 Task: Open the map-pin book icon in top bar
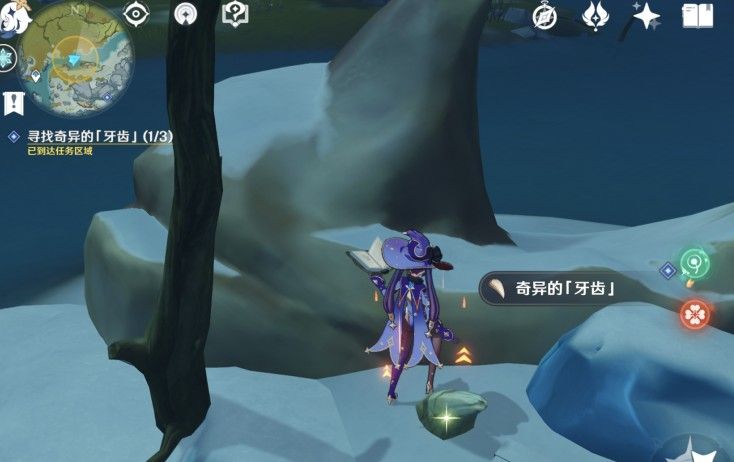pyautogui.click(x=234, y=14)
